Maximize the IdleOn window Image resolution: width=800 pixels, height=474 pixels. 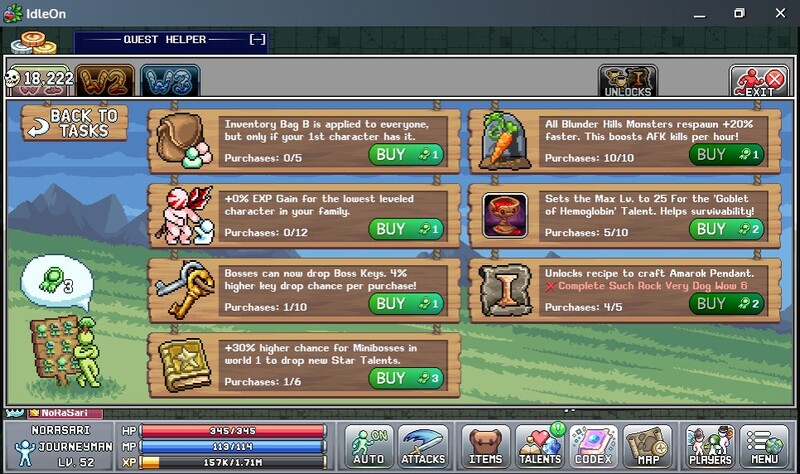(x=740, y=13)
